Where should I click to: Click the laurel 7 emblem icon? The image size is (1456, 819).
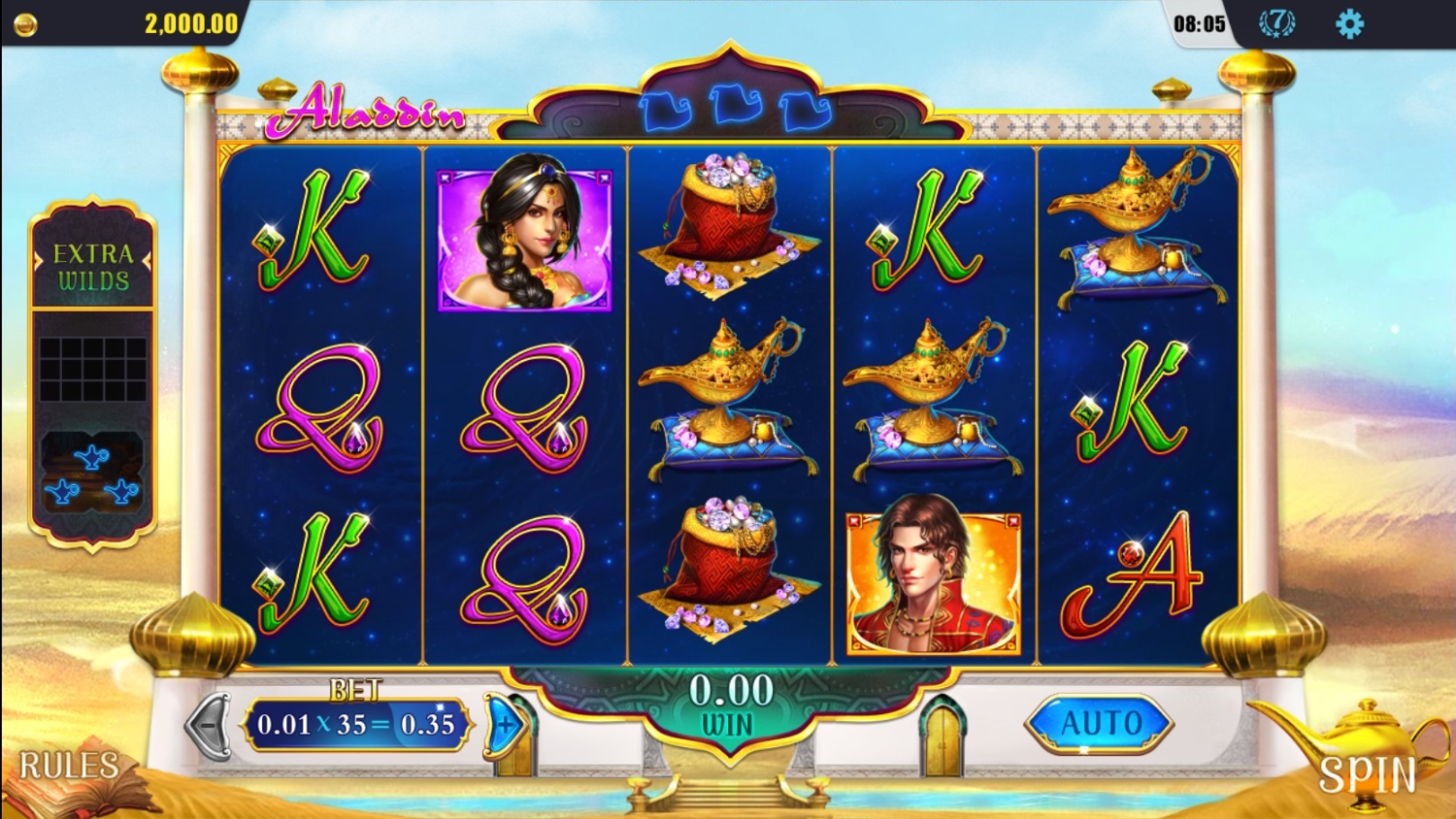pyautogui.click(x=1276, y=23)
